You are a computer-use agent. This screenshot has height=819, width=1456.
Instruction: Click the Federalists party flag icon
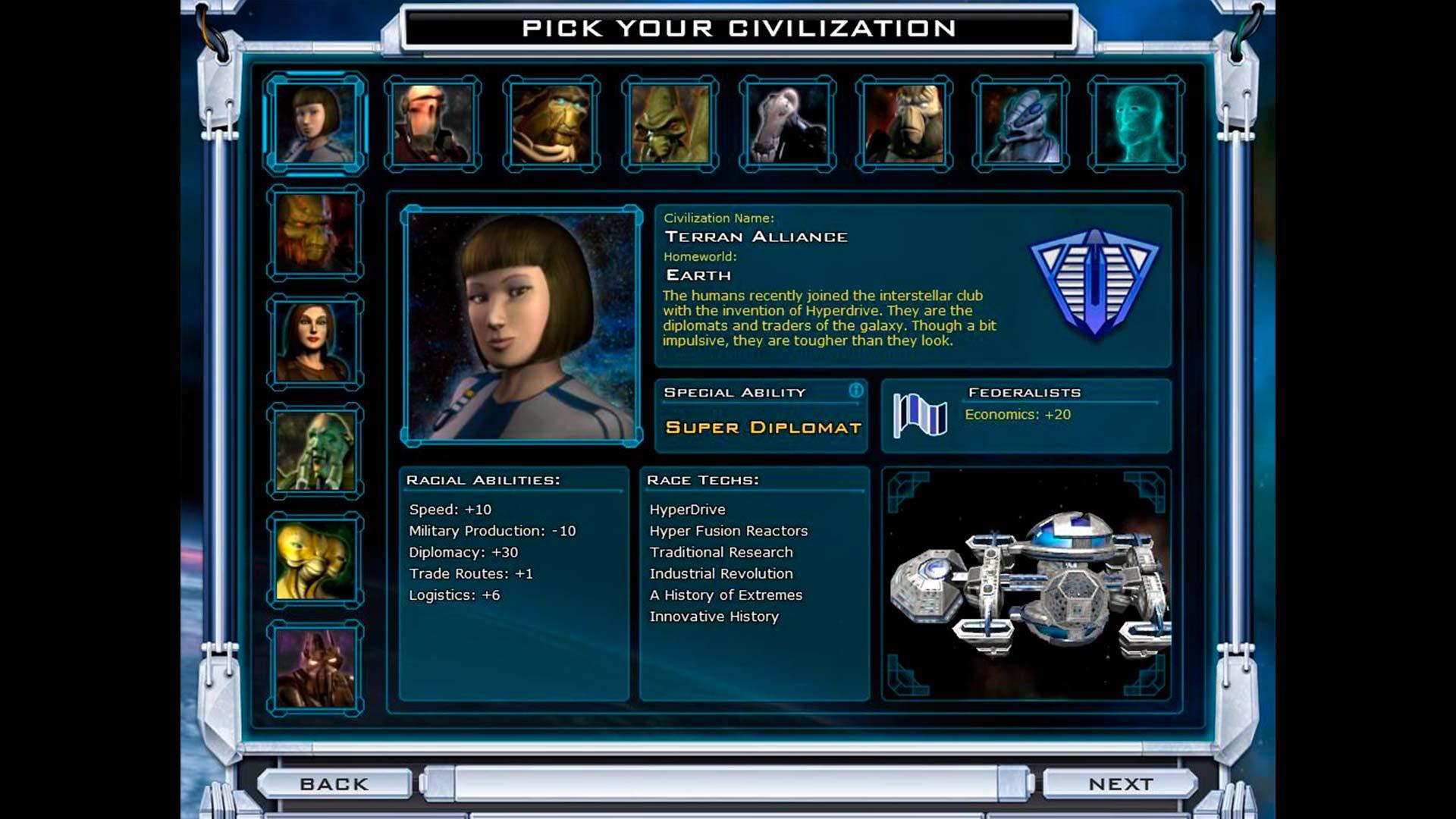tap(920, 416)
